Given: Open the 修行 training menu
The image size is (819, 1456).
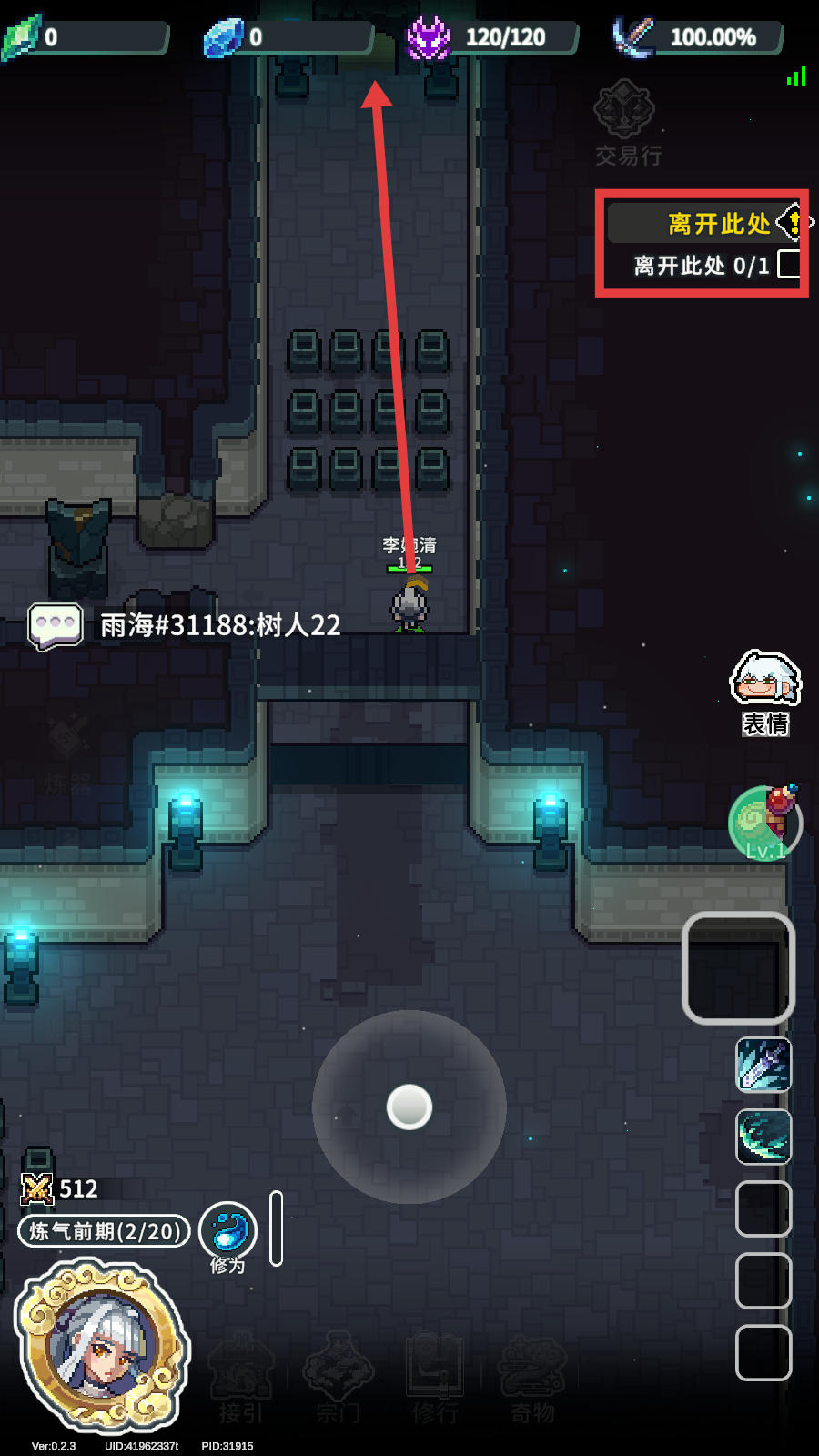Looking at the screenshot, I should 435,1377.
